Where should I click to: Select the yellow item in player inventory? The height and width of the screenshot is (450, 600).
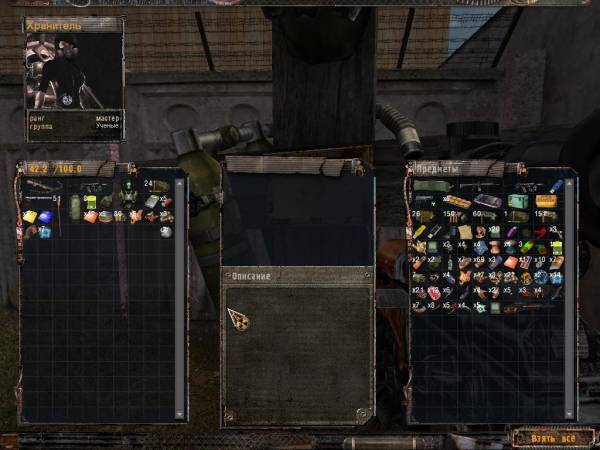(x=30, y=216)
